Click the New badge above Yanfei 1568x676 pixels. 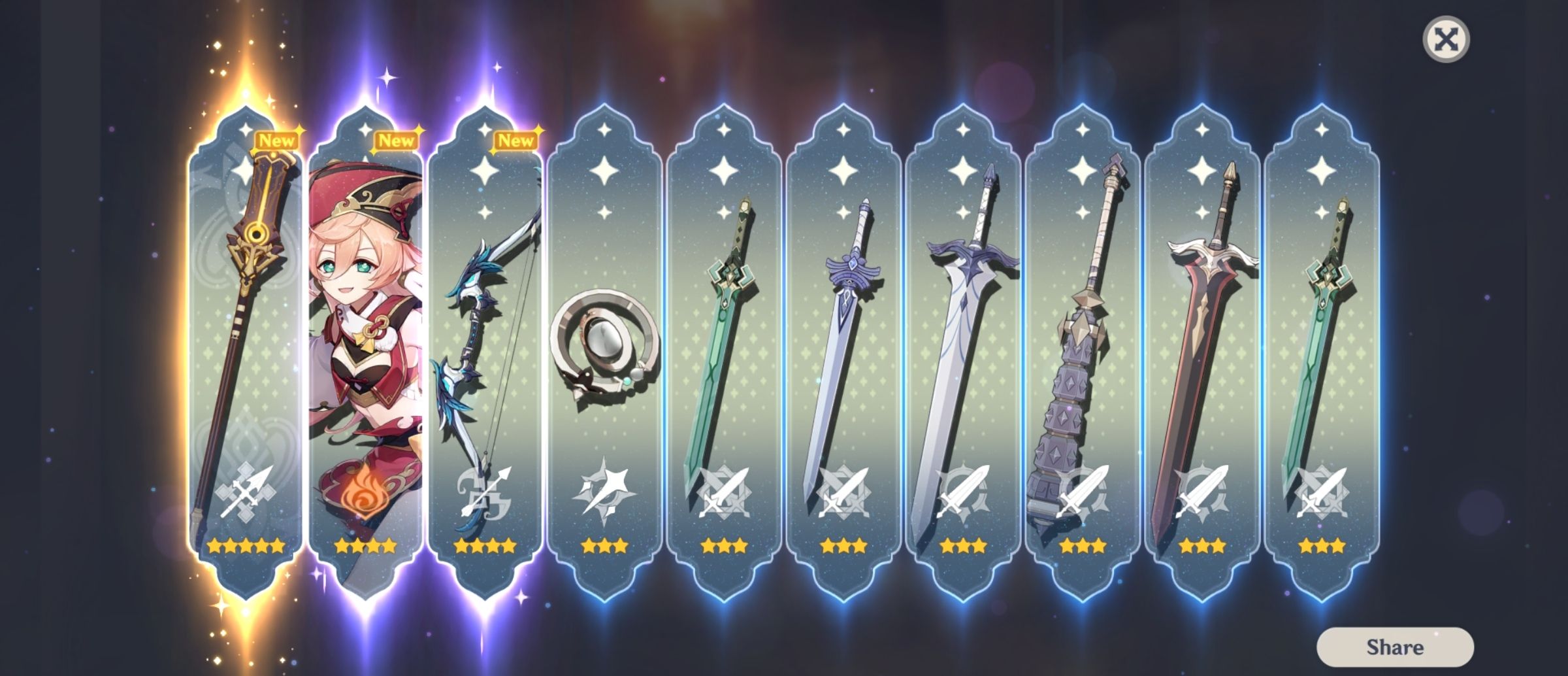[x=397, y=139]
